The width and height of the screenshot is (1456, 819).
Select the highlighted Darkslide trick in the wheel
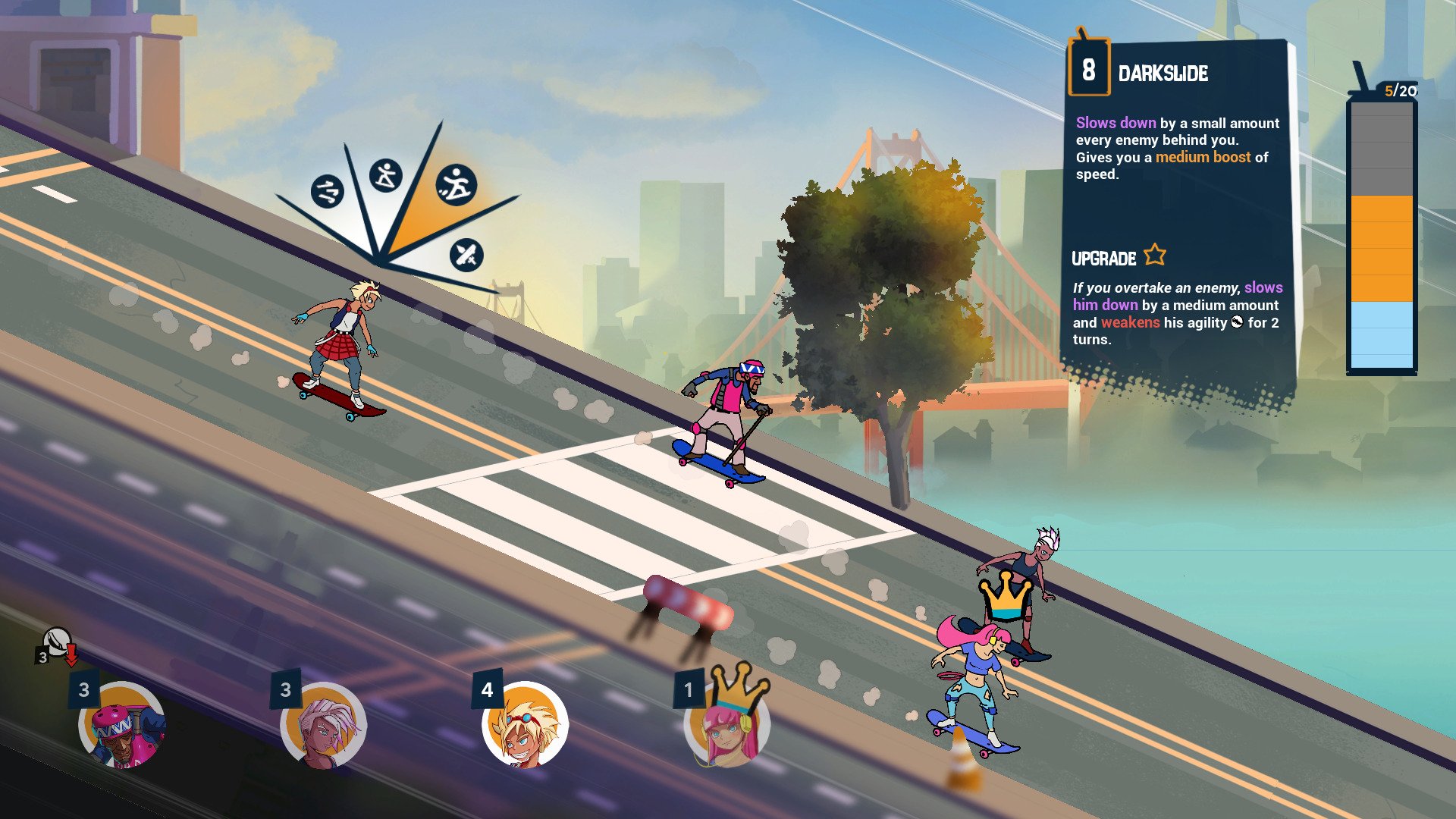pyautogui.click(x=456, y=185)
